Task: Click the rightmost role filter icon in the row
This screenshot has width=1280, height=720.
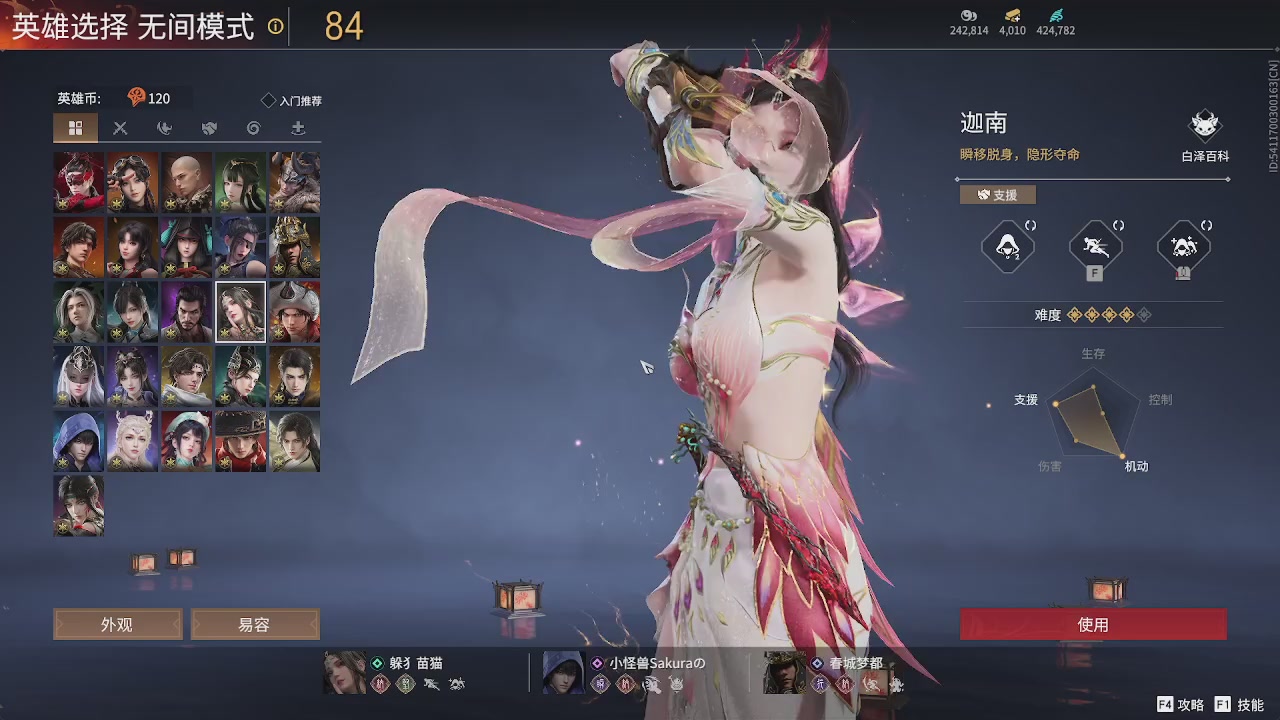Action: click(x=298, y=128)
